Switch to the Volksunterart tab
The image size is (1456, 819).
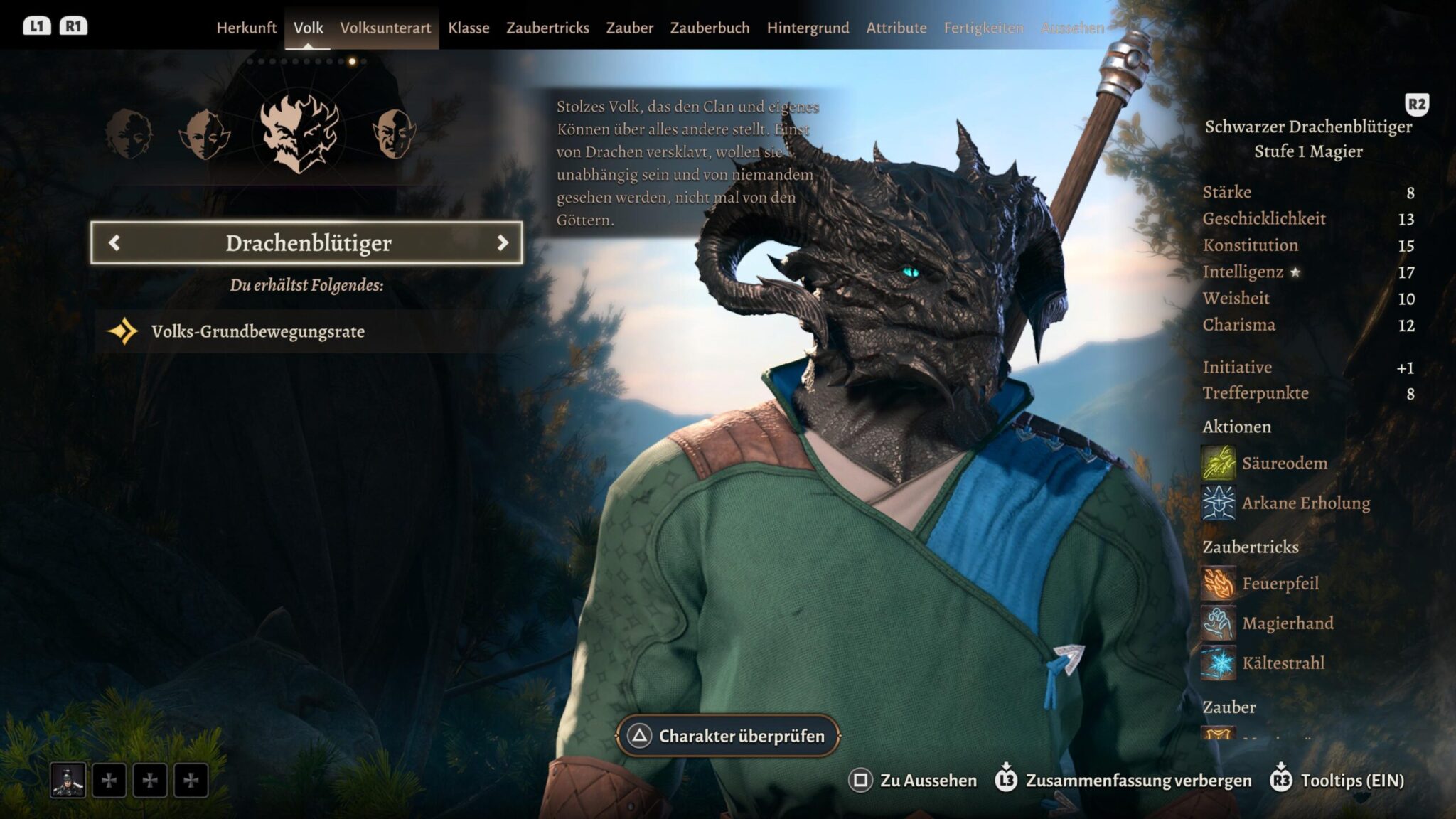point(385,28)
